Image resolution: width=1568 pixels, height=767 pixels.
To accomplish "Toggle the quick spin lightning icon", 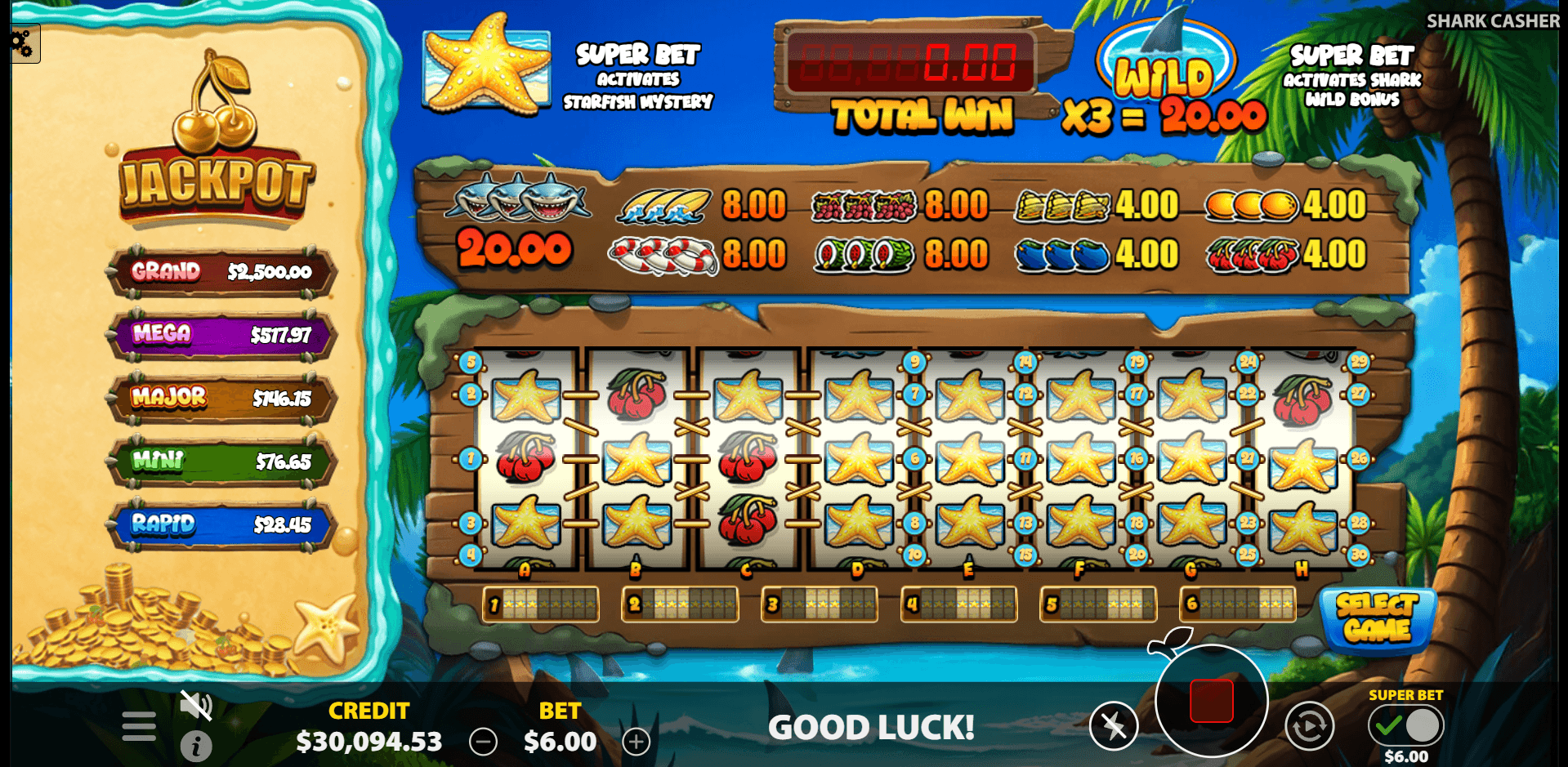I will pos(1115,725).
